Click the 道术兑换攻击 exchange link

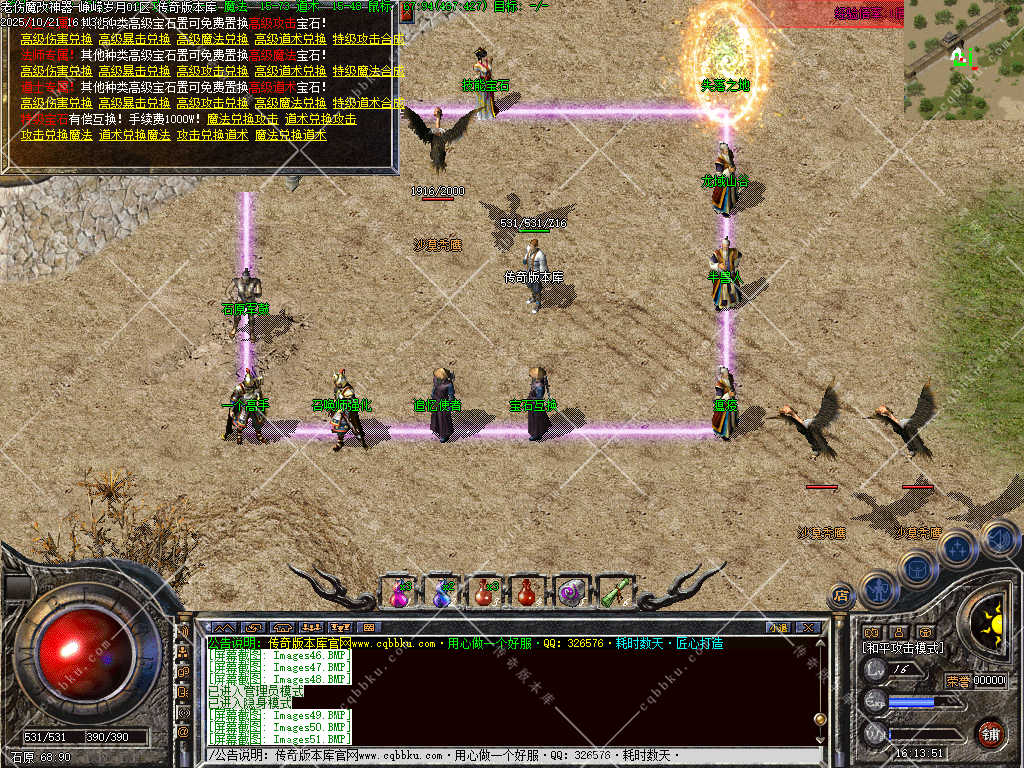[x=320, y=119]
